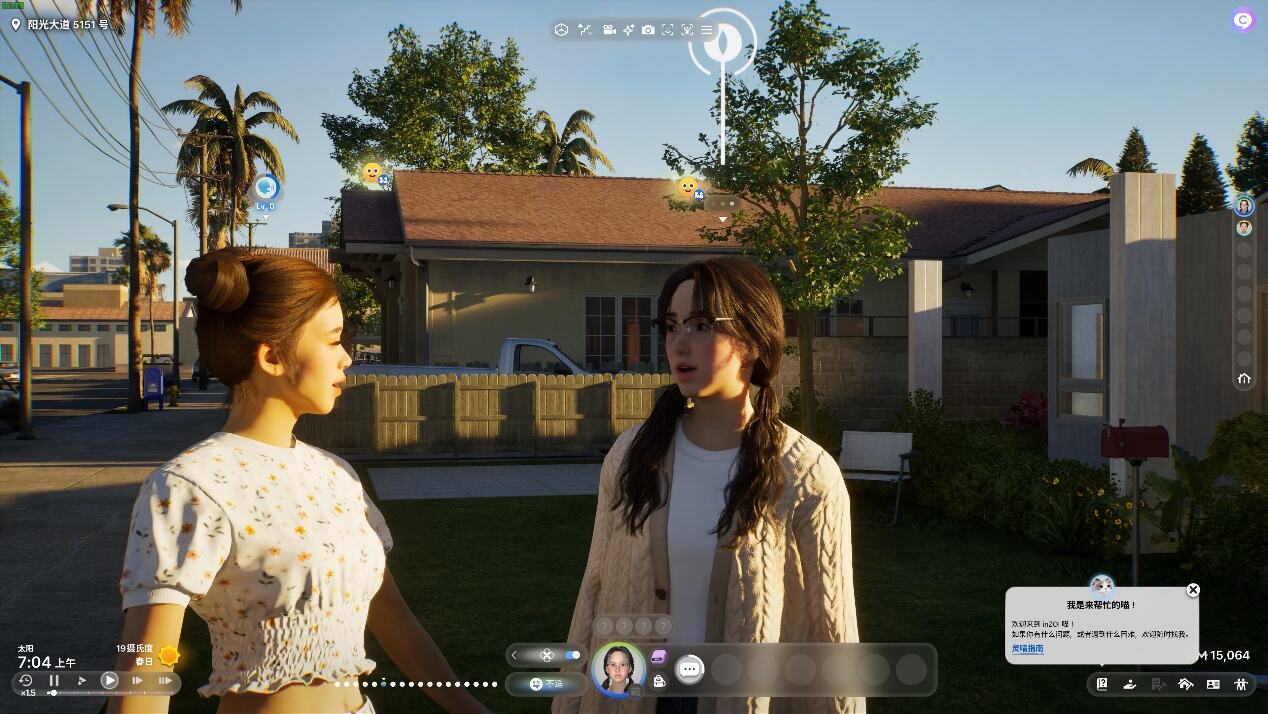Open the guide book icon in bottom-right bar
The width and height of the screenshot is (1268, 714).
coord(1102,685)
